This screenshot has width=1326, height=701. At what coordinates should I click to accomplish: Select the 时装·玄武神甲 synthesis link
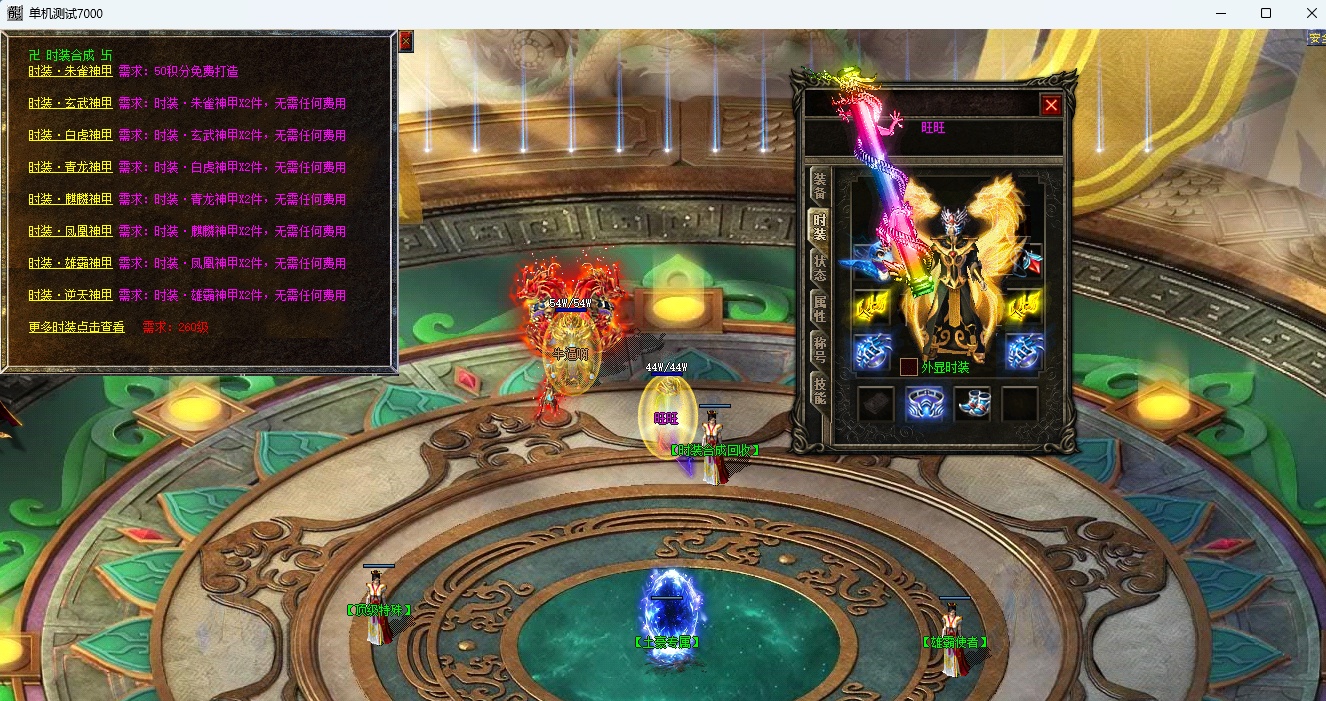pos(70,104)
